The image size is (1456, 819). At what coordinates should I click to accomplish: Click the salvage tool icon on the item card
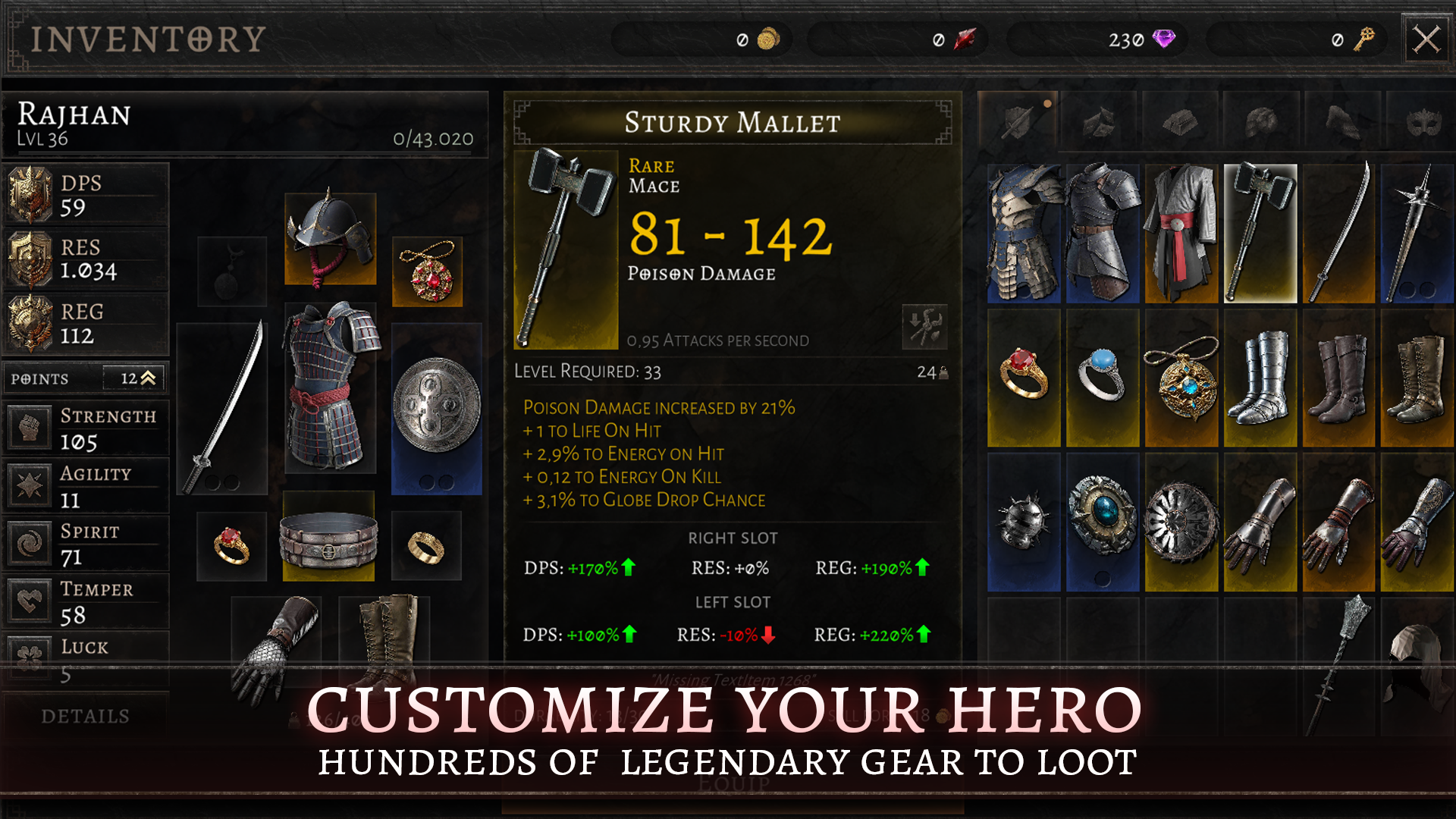pyautogui.click(x=925, y=328)
